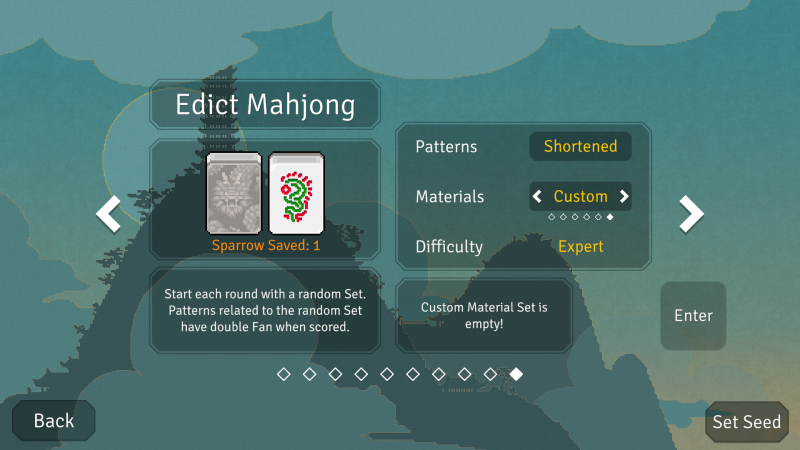800x450 pixels.
Task: Select the last, filled mode page dot
Action: (516, 374)
